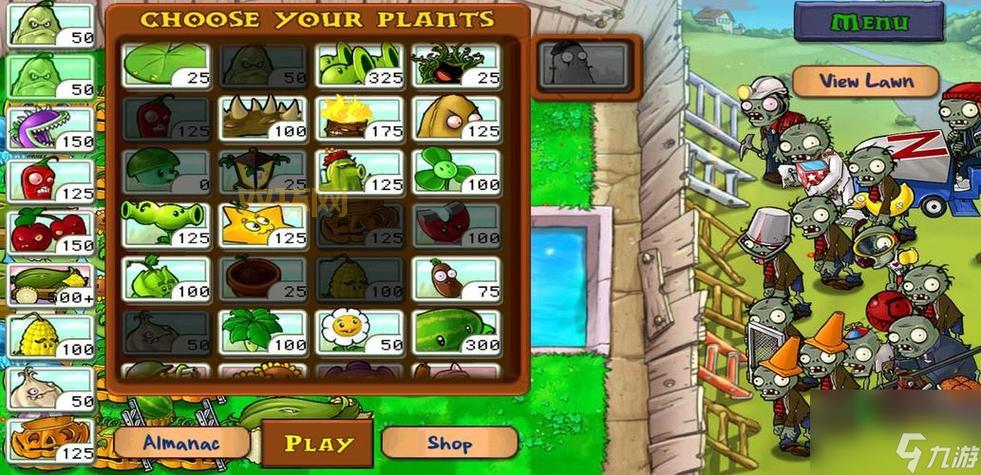Choose the Marigold seed packet
This screenshot has height=475, width=981.
click(360, 331)
